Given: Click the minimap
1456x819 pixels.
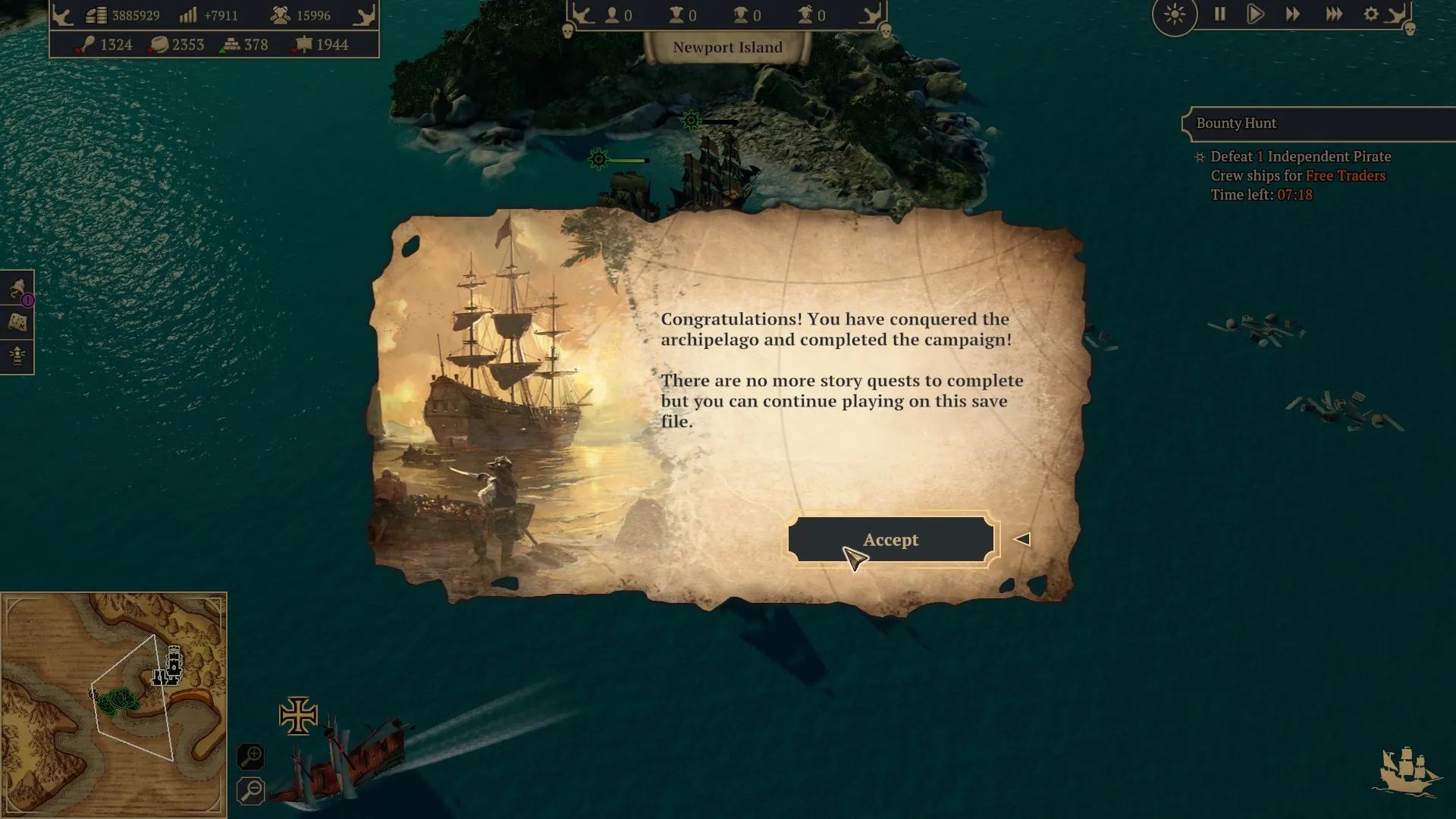Looking at the screenshot, I should 114,705.
